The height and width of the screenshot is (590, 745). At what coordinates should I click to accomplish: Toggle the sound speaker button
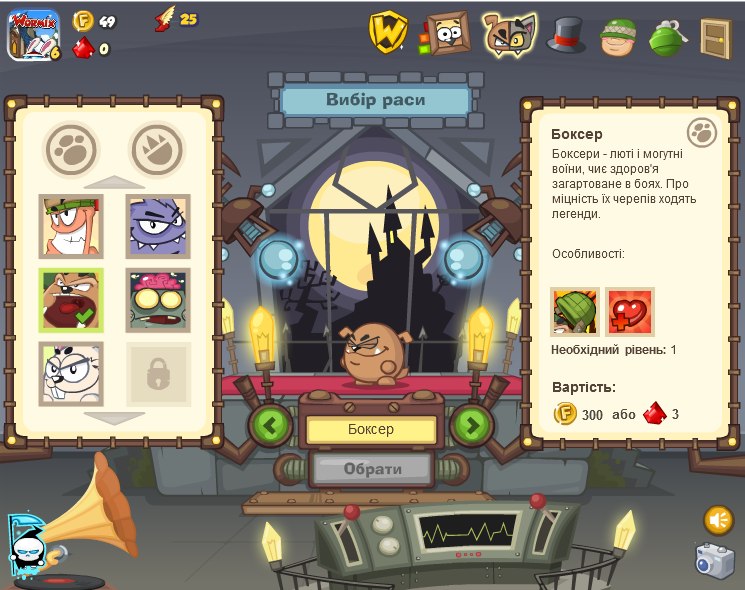click(718, 520)
